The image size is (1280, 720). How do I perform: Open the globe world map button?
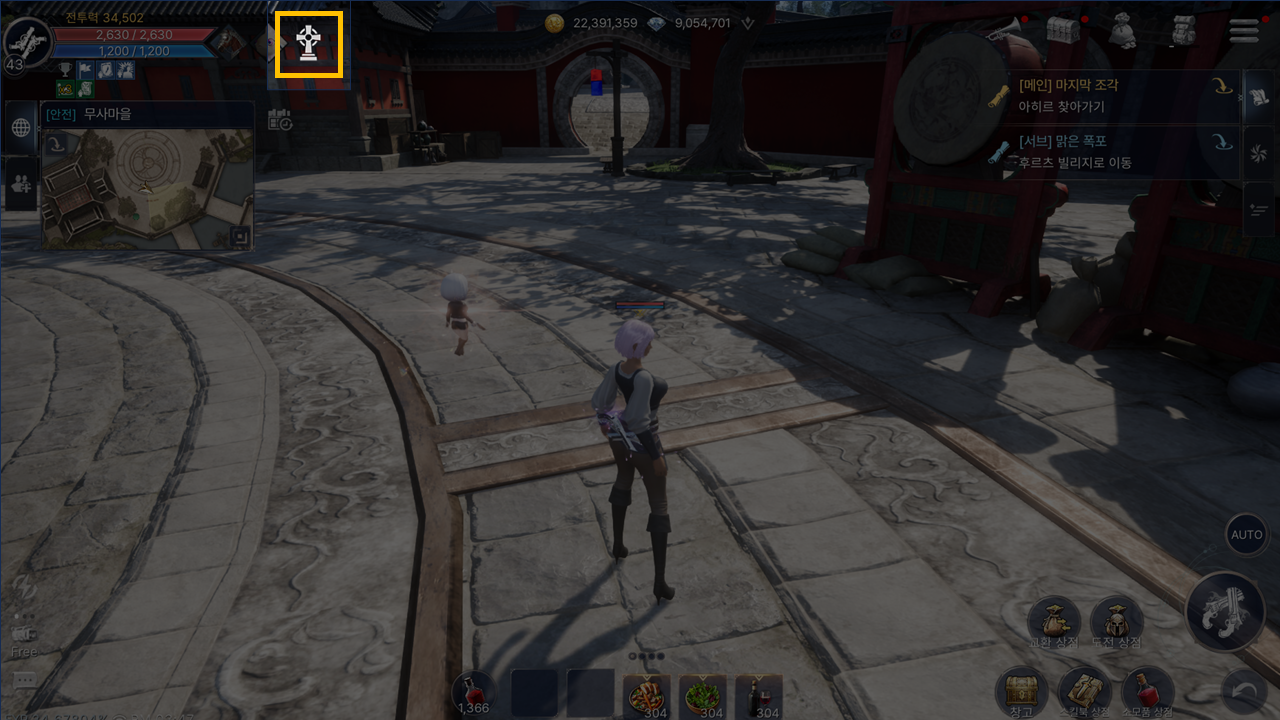pos(21,128)
